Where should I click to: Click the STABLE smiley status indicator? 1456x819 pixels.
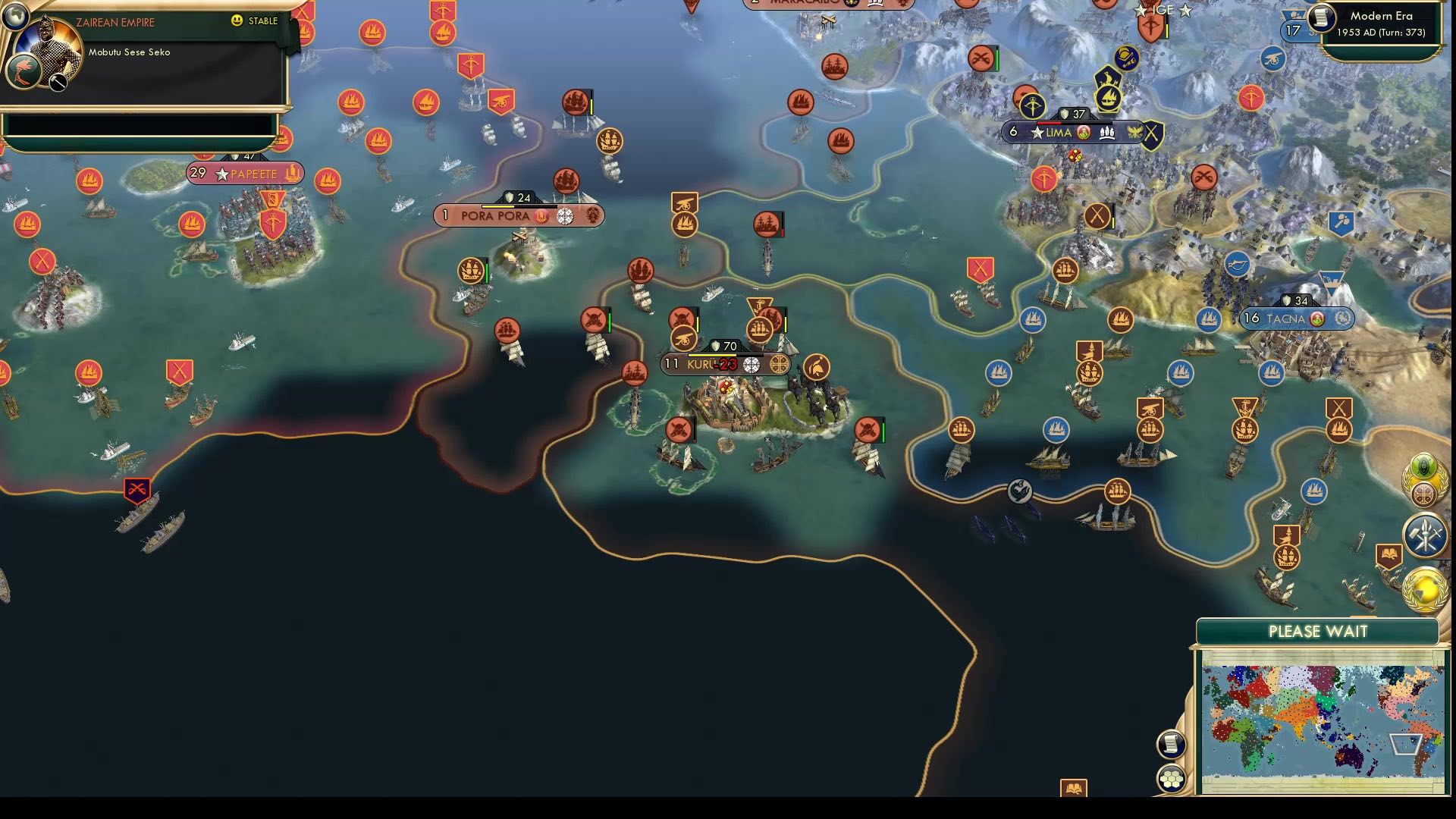pyautogui.click(x=238, y=21)
